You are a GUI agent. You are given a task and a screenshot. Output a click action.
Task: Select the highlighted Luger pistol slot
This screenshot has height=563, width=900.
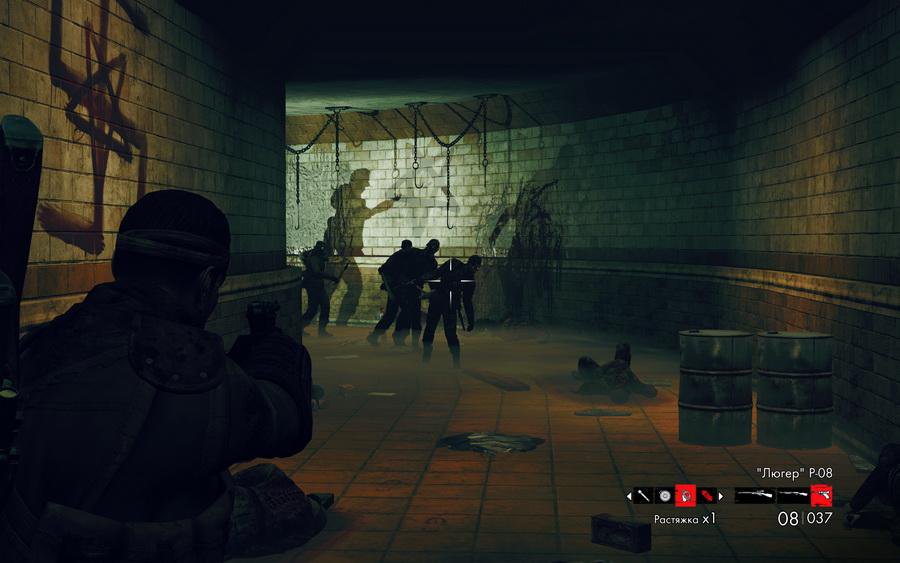821,495
